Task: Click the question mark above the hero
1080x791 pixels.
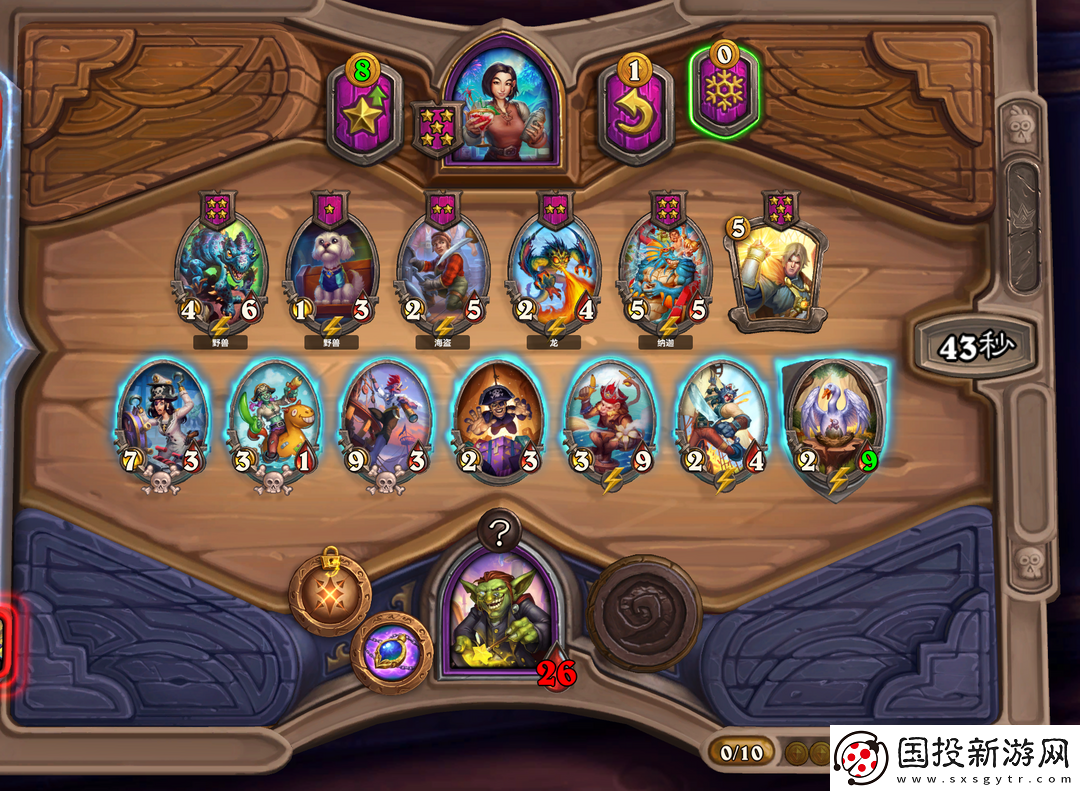Action: pyautogui.click(x=502, y=529)
